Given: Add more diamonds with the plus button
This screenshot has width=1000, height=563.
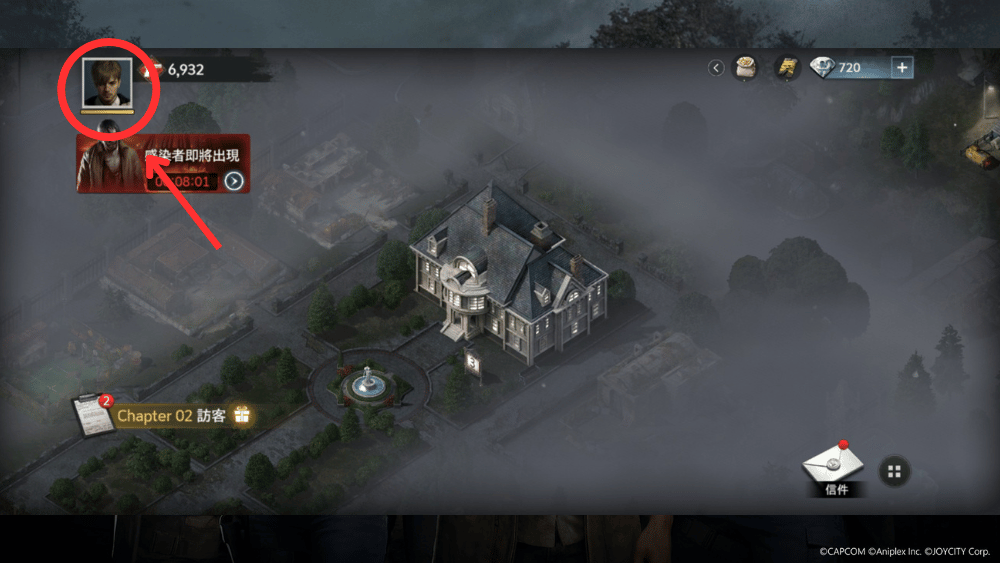Looking at the screenshot, I should pyautogui.click(x=902, y=68).
